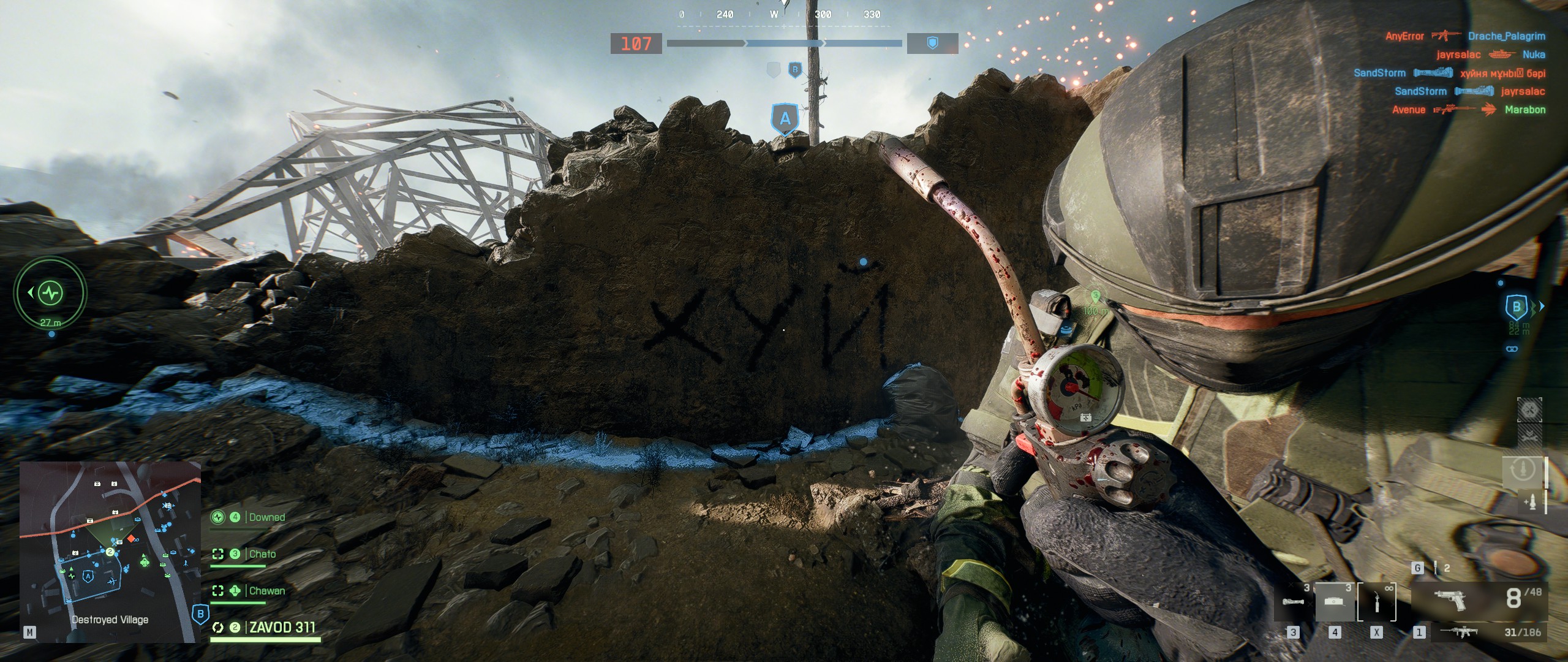Image resolution: width=1568 pixels, height=662 pixels.
Task: Select the ZAVOD 311 squad row
Action: pos(282,628)
